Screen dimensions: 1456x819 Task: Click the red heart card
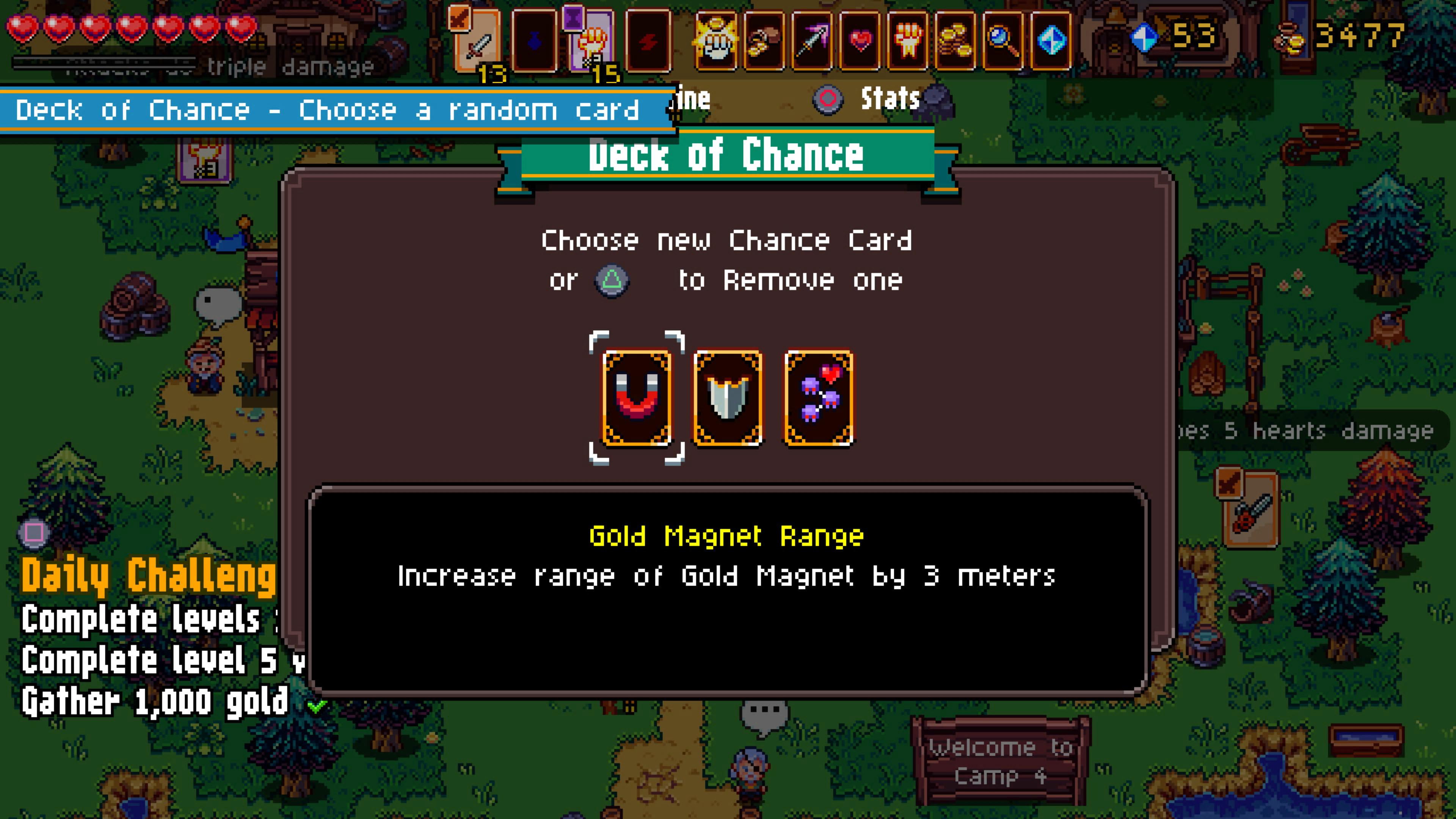[860, 41]
